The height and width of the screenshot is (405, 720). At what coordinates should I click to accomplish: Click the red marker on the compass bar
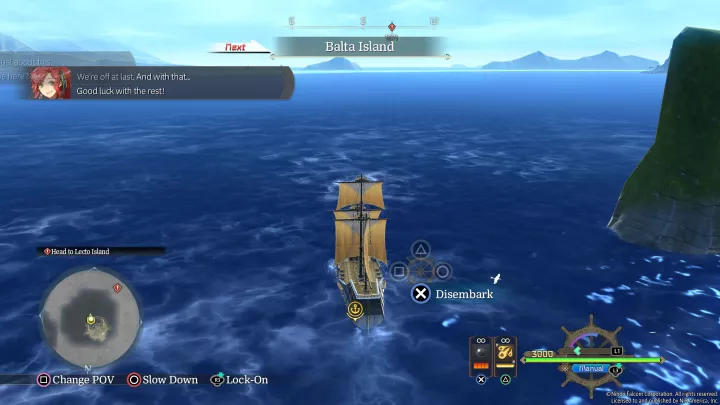pos(392,26)
